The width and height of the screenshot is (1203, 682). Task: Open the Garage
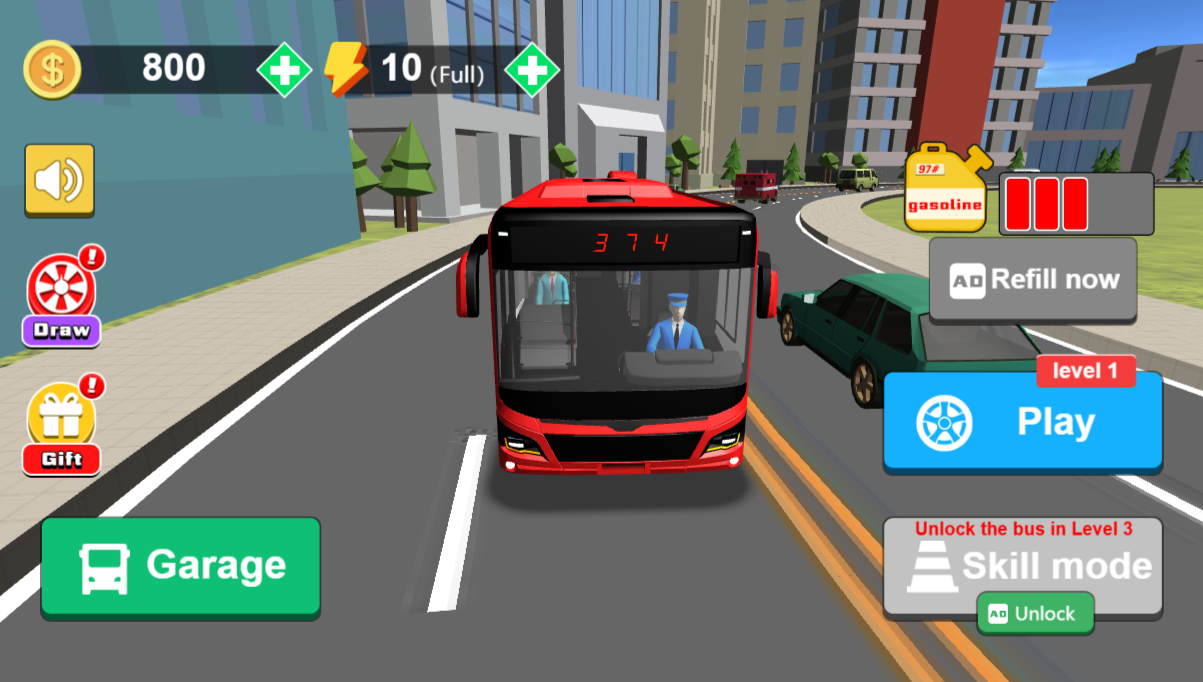(180, 566)
